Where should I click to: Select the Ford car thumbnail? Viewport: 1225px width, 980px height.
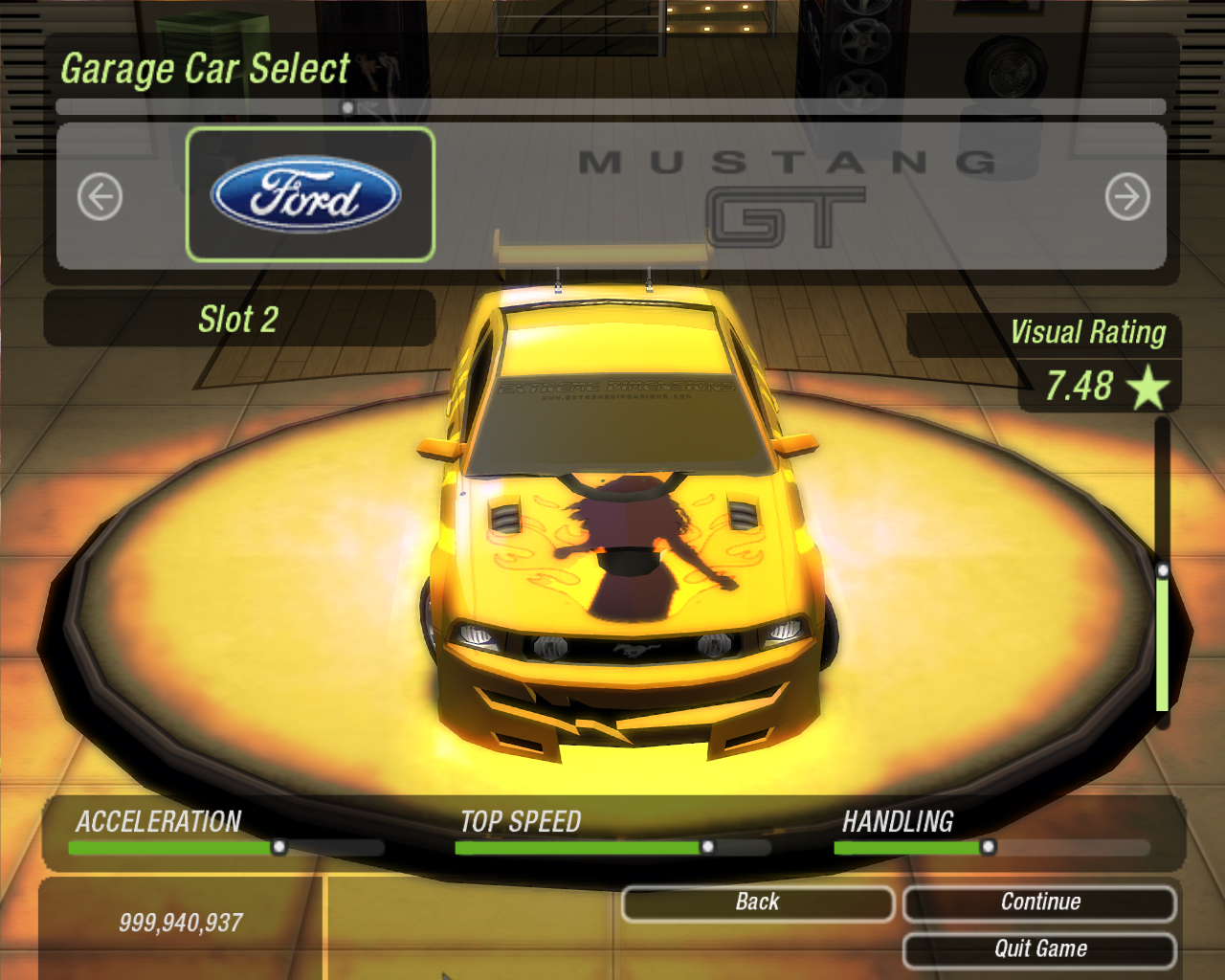pyautogui.click(x=310, y=194)
